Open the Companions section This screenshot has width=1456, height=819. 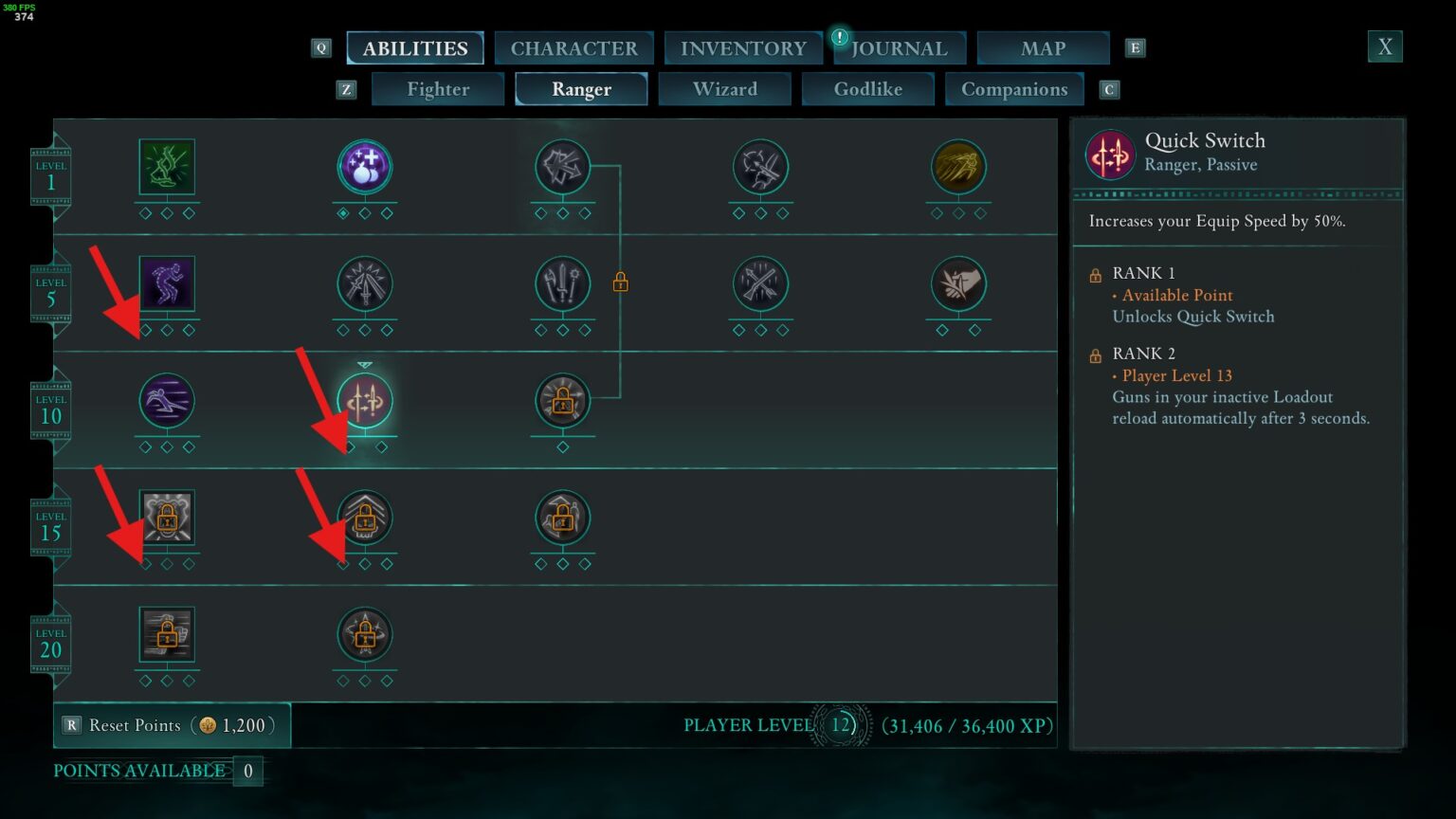pos(1014,88)
